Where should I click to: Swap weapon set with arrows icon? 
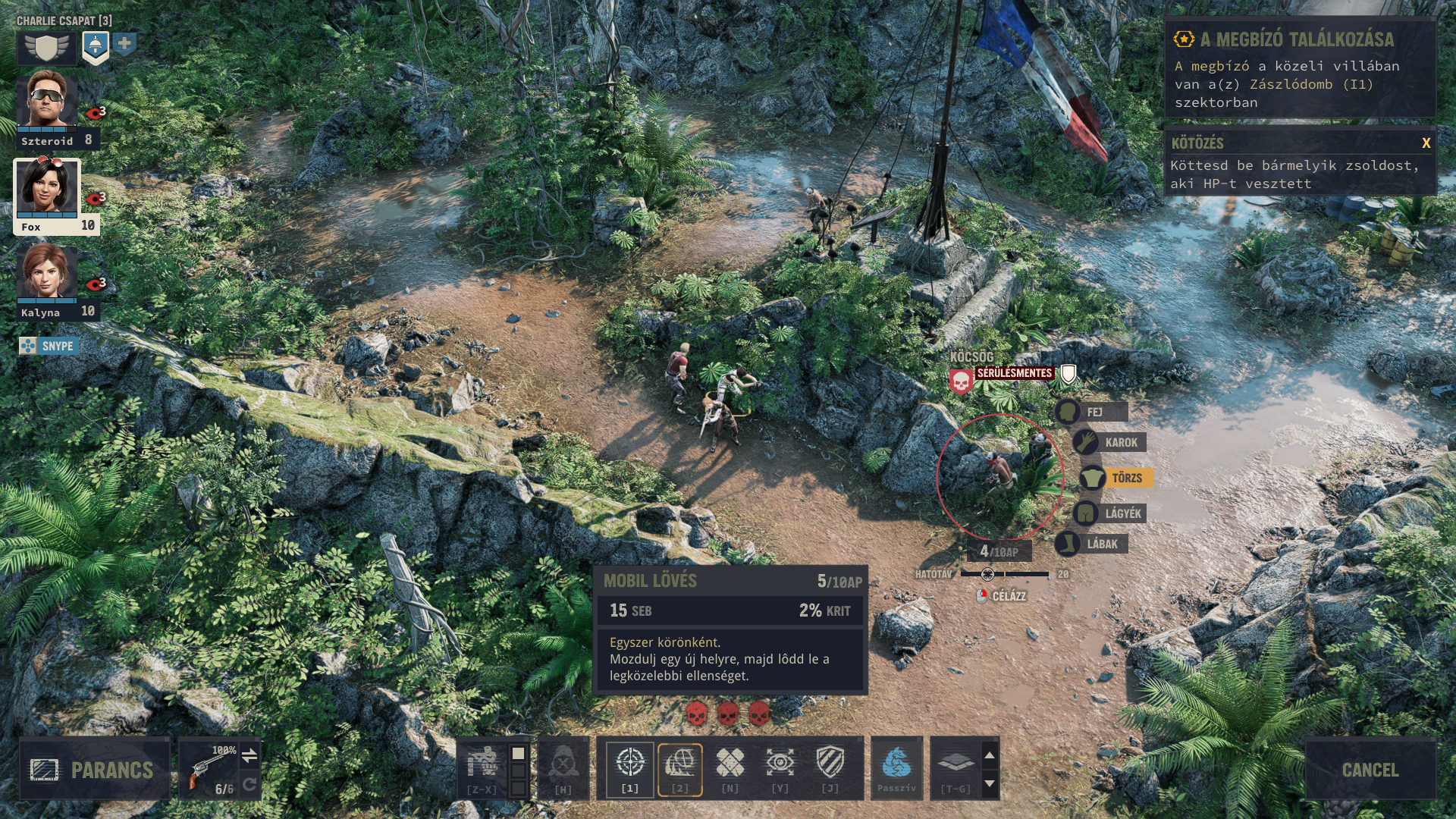pos(249,755)
